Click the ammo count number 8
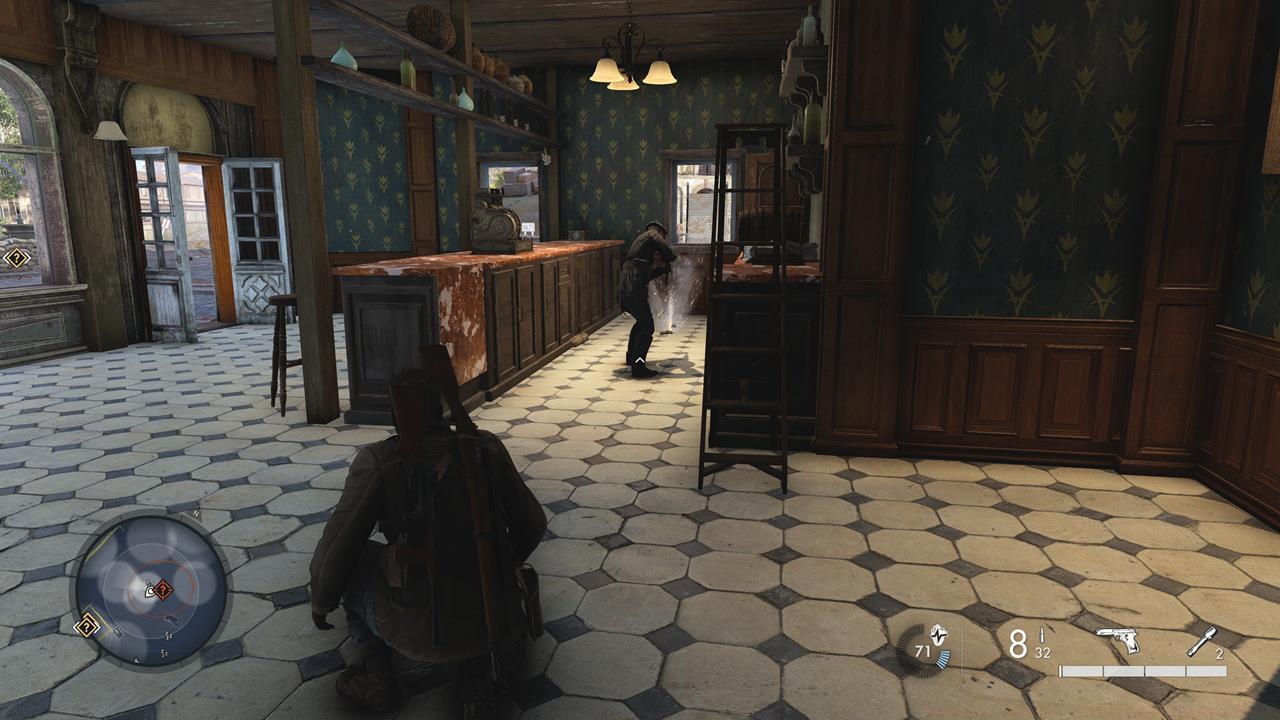 tap(1017, 642)
